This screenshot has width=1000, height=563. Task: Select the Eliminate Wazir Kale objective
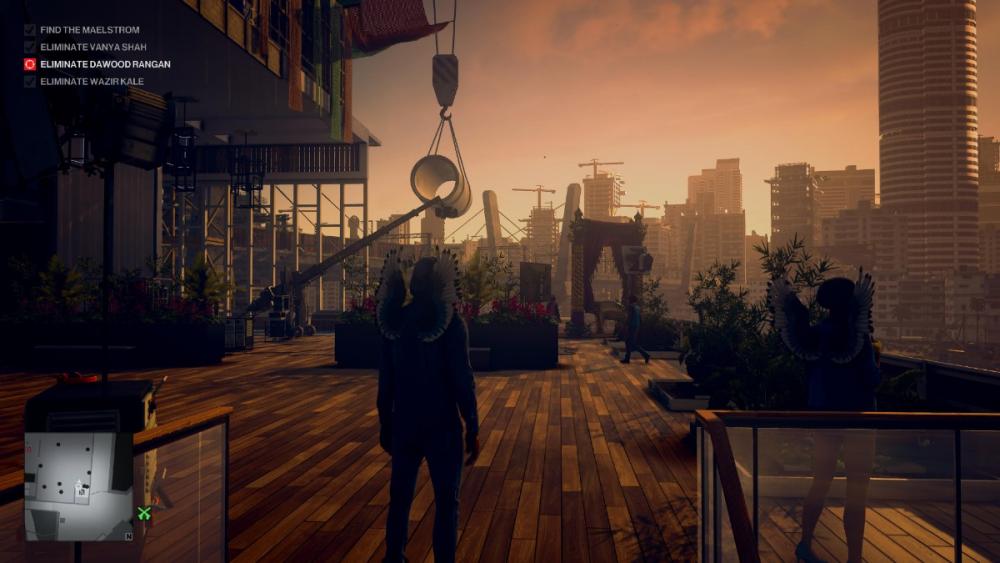[x=91, y=81]
